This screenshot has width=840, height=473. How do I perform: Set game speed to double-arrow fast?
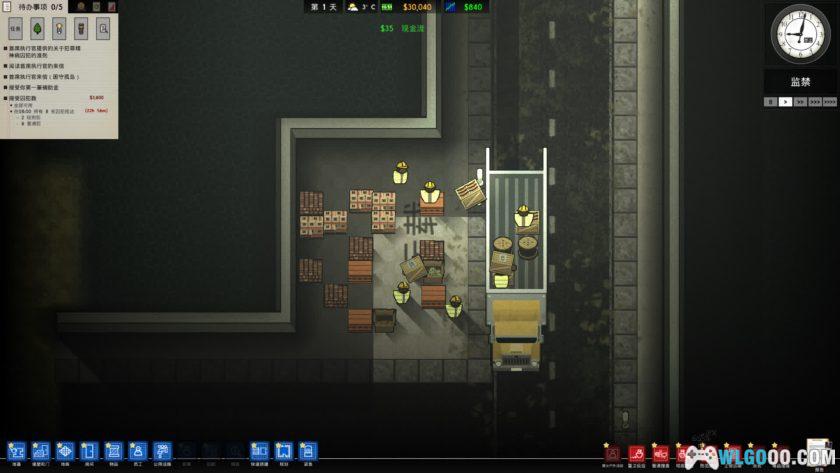pyautogui.click(x=800, y=101)
